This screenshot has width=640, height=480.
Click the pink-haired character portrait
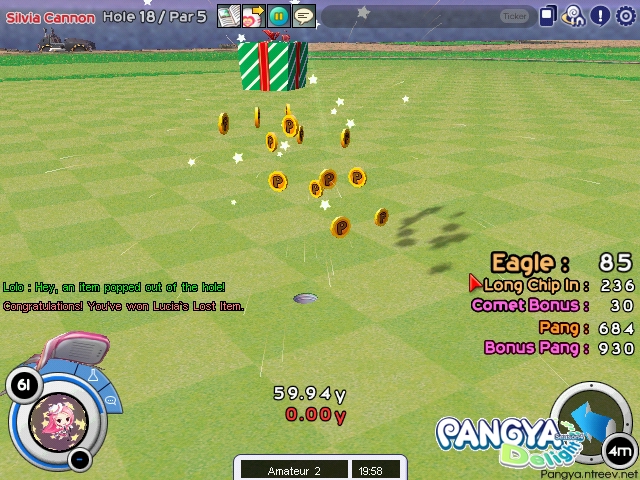[x=59, y=420]
